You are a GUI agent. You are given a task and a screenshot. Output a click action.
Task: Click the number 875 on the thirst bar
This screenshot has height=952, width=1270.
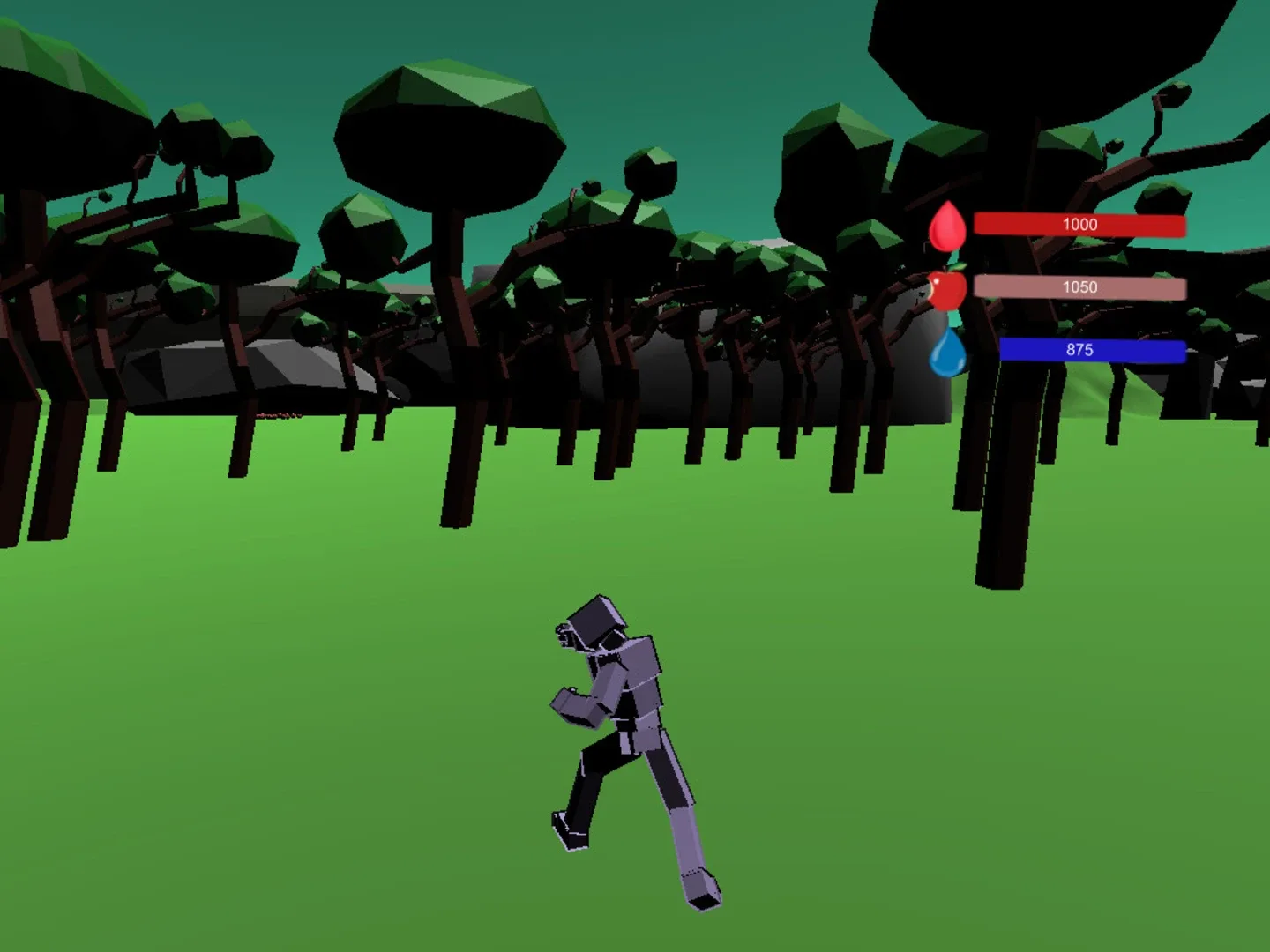1078,351
